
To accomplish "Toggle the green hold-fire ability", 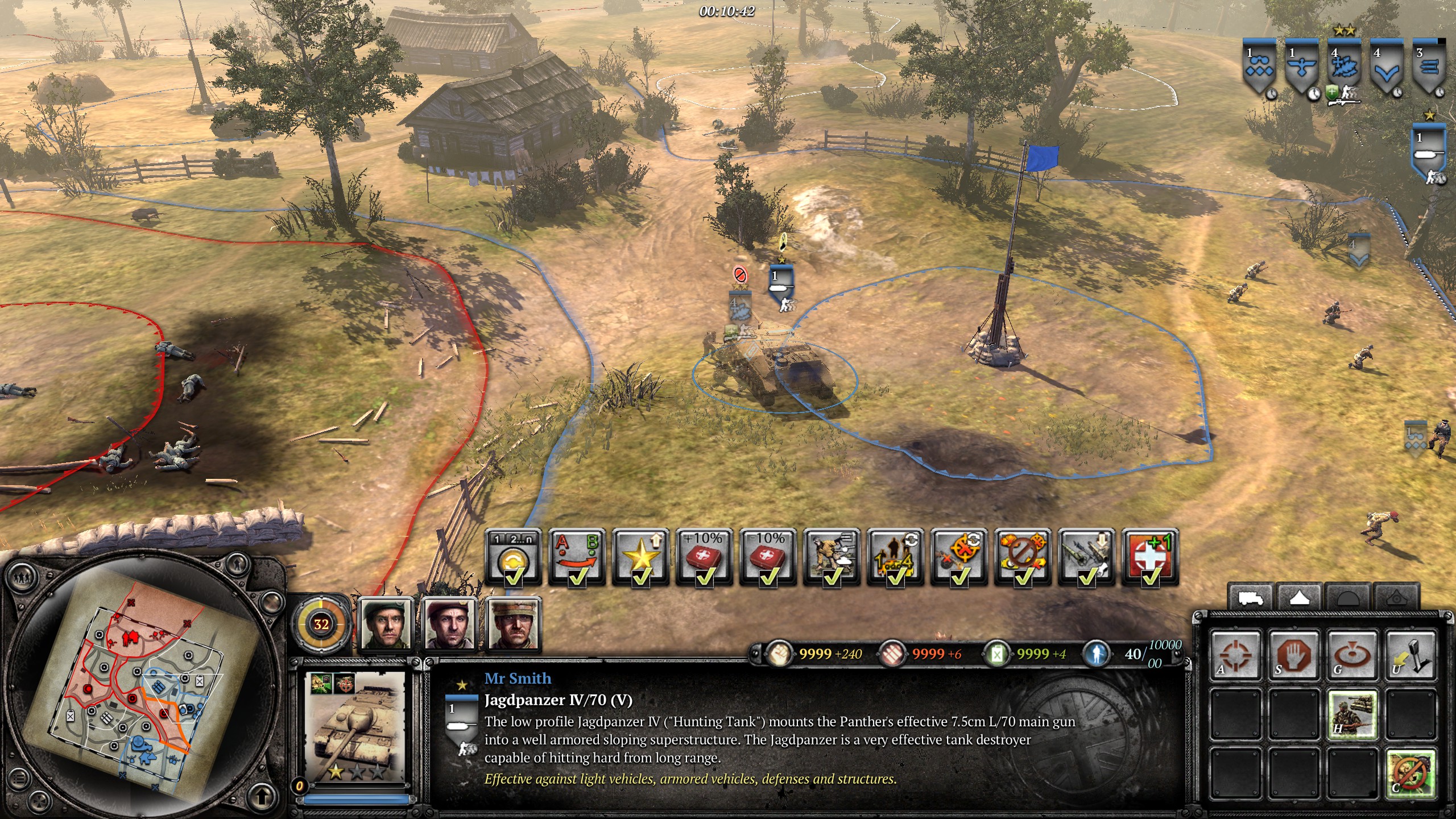I will 1410,772.
